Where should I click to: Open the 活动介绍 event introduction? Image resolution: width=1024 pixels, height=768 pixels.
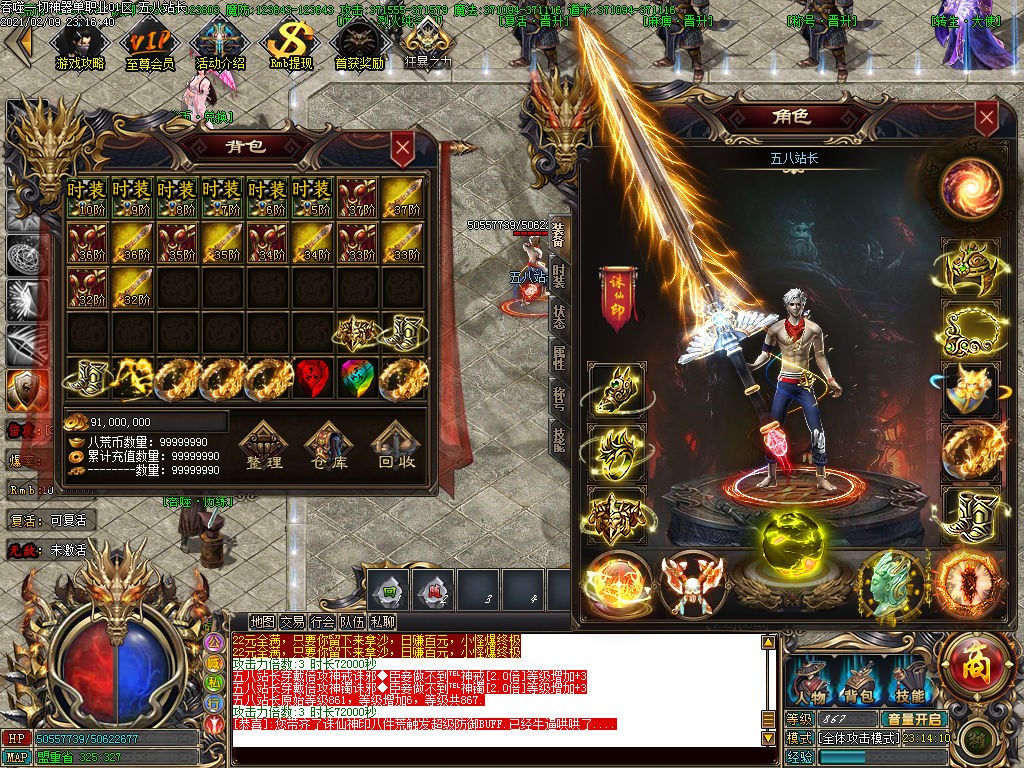(x=220, y=46)
